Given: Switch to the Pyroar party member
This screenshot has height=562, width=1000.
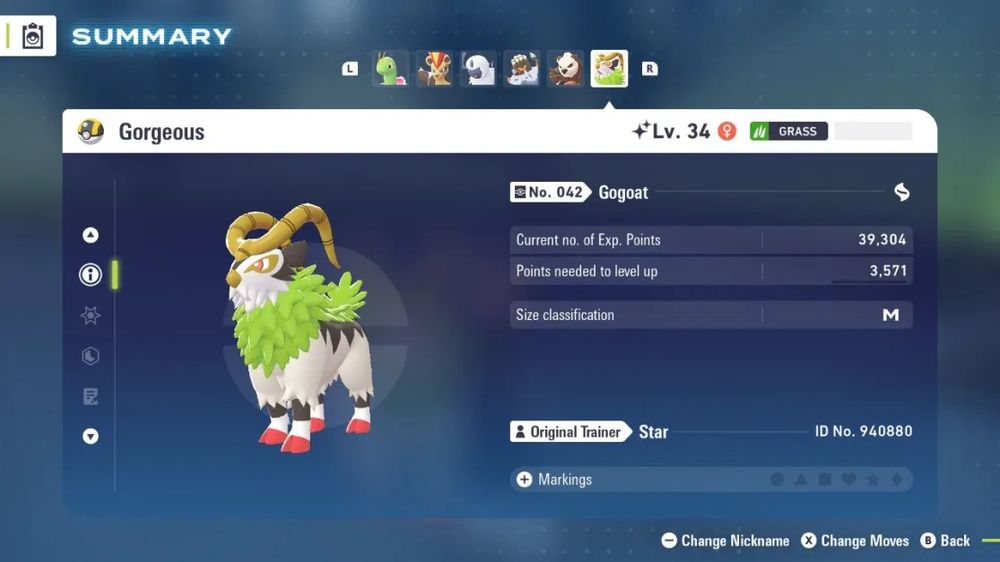Looking at the screenshot, I should pos(434,69).
